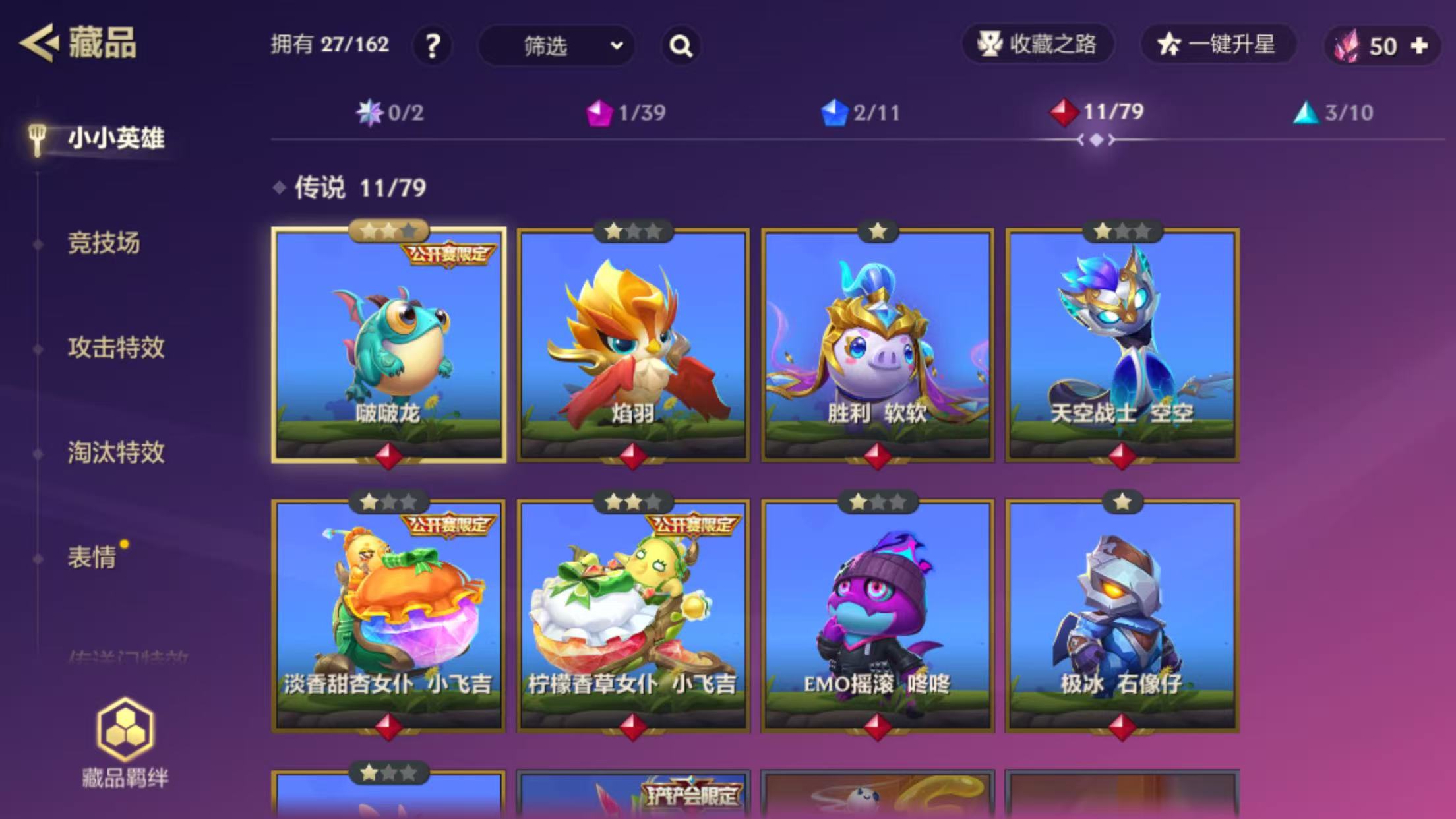
Task: Switch to the cyan triangle 3/10 tab
Action: tap(1333, 113)
